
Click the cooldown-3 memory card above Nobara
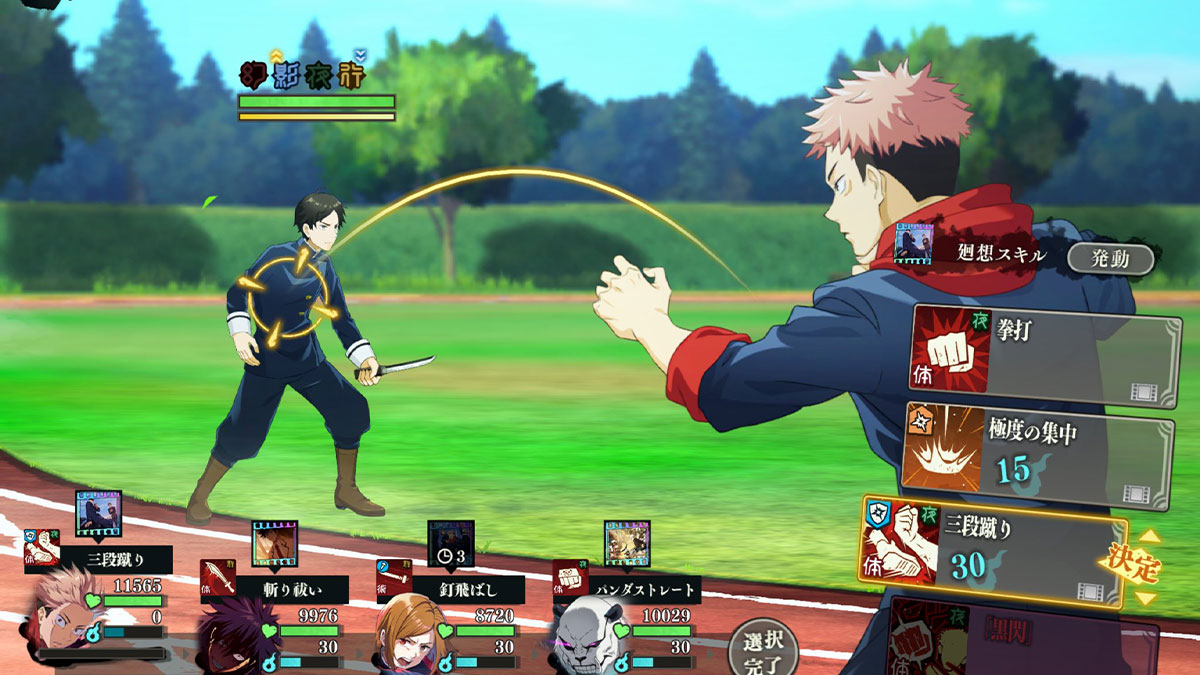(x=451, y=543)
